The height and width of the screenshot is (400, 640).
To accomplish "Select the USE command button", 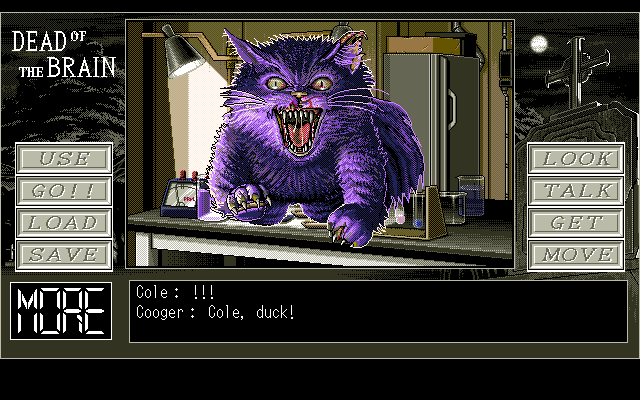I will pos(62,158).
